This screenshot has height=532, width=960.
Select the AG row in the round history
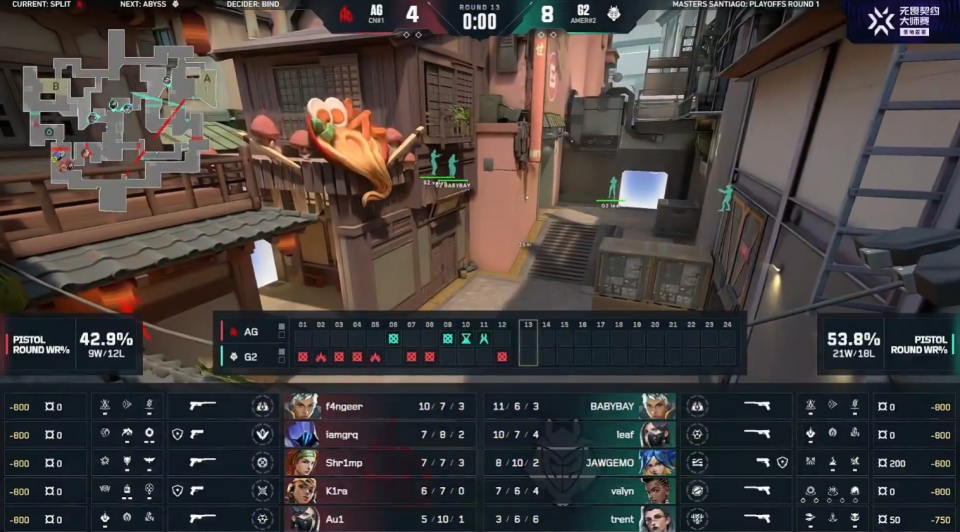(250, 330)
